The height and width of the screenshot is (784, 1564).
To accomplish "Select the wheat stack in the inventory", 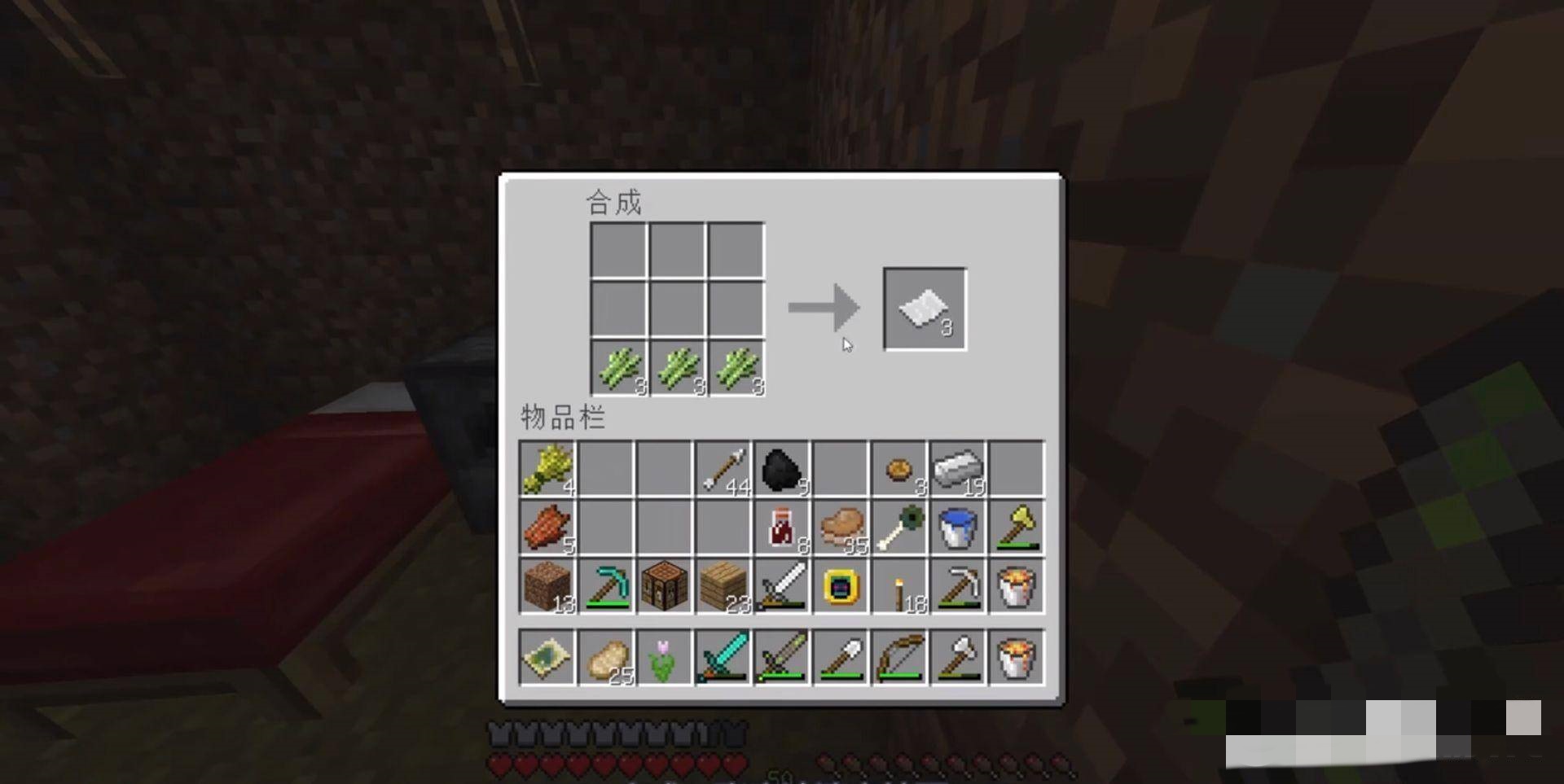I will point(547,469).
